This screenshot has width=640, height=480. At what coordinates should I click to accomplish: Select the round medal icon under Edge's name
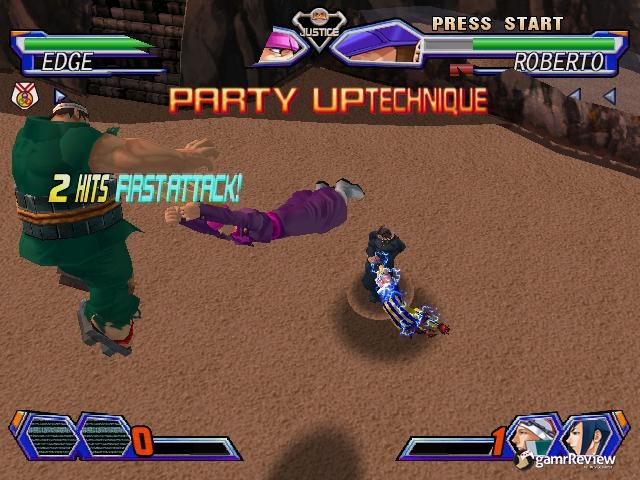pos(23,96)
